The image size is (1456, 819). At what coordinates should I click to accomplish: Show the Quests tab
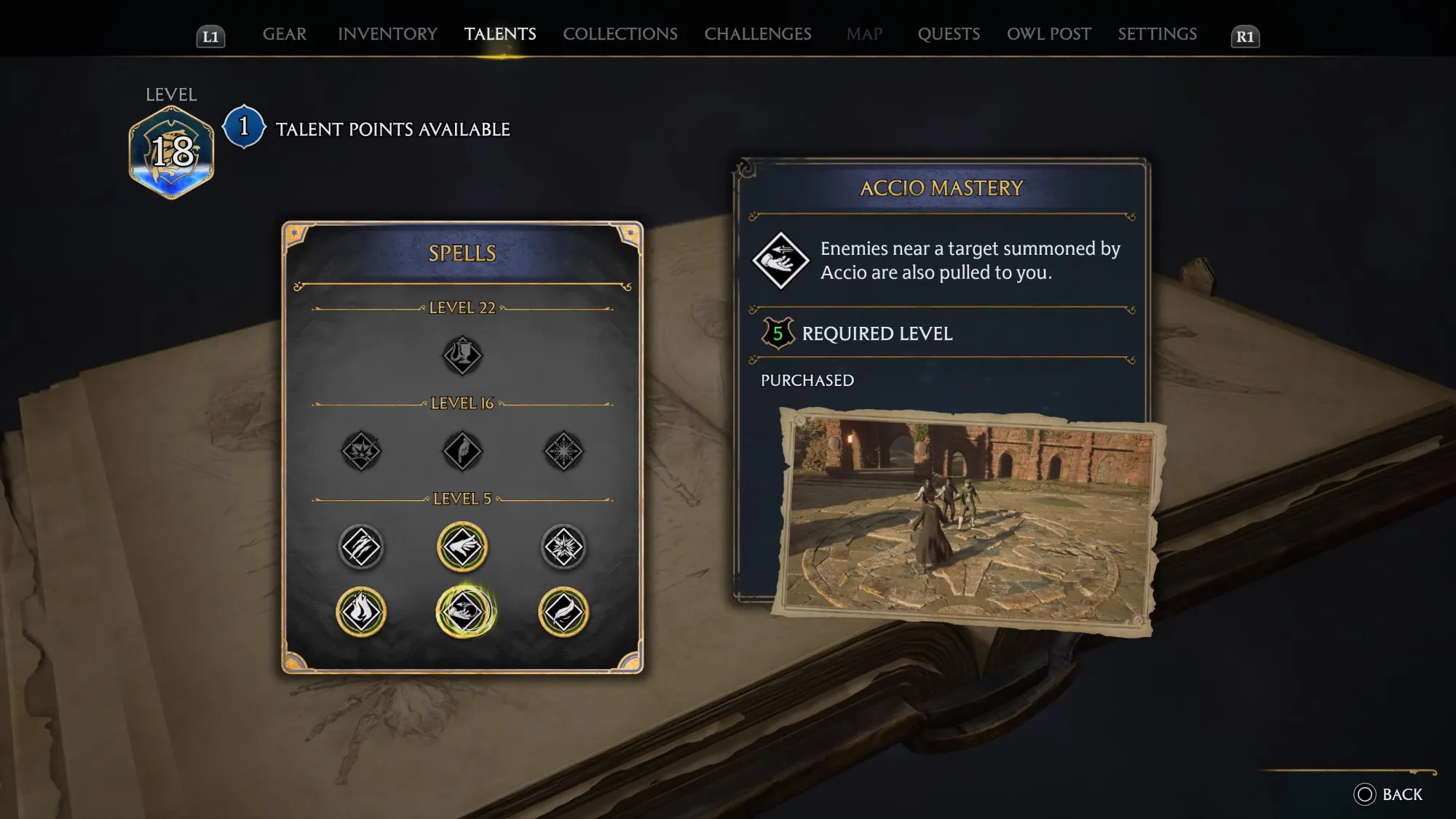click(949, 34)
